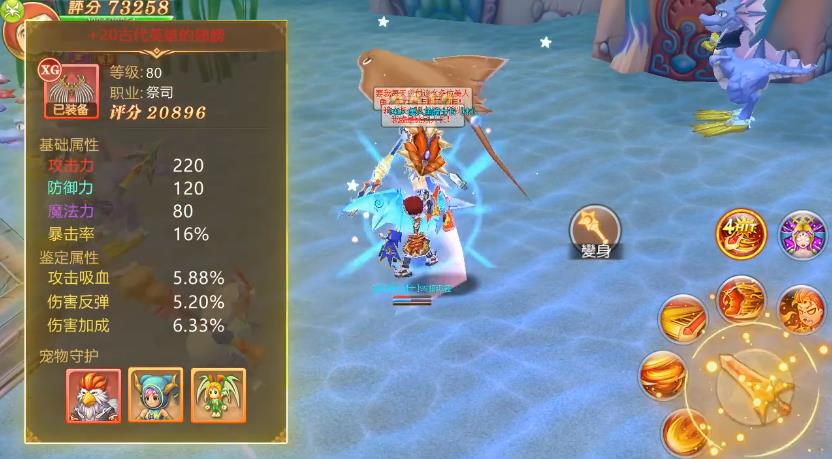Tap the 變身 transform staff button

tap(594, 229)
